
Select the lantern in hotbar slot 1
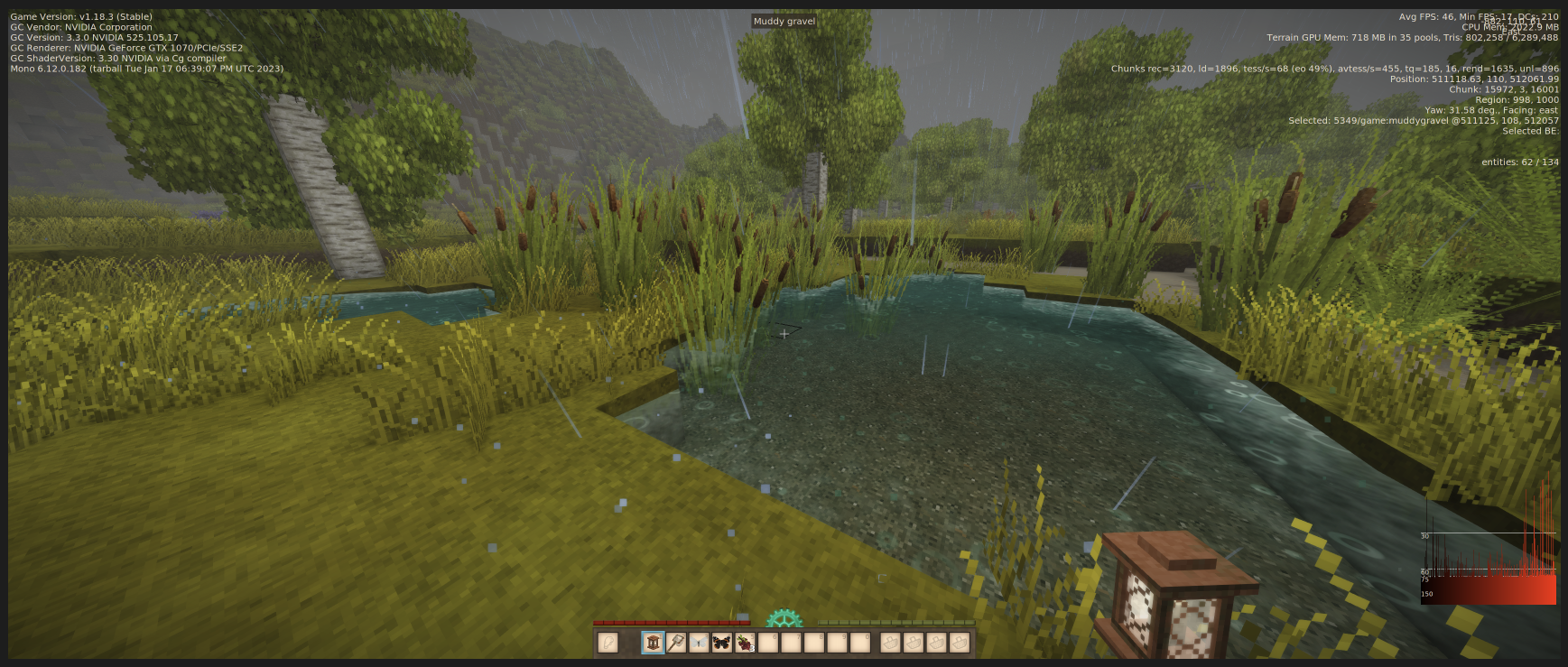click(653, 643)
